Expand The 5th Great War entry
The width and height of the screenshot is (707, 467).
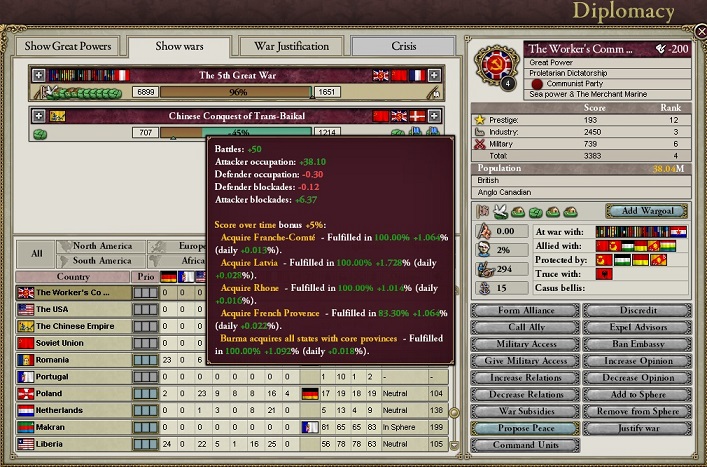(39, 75)
